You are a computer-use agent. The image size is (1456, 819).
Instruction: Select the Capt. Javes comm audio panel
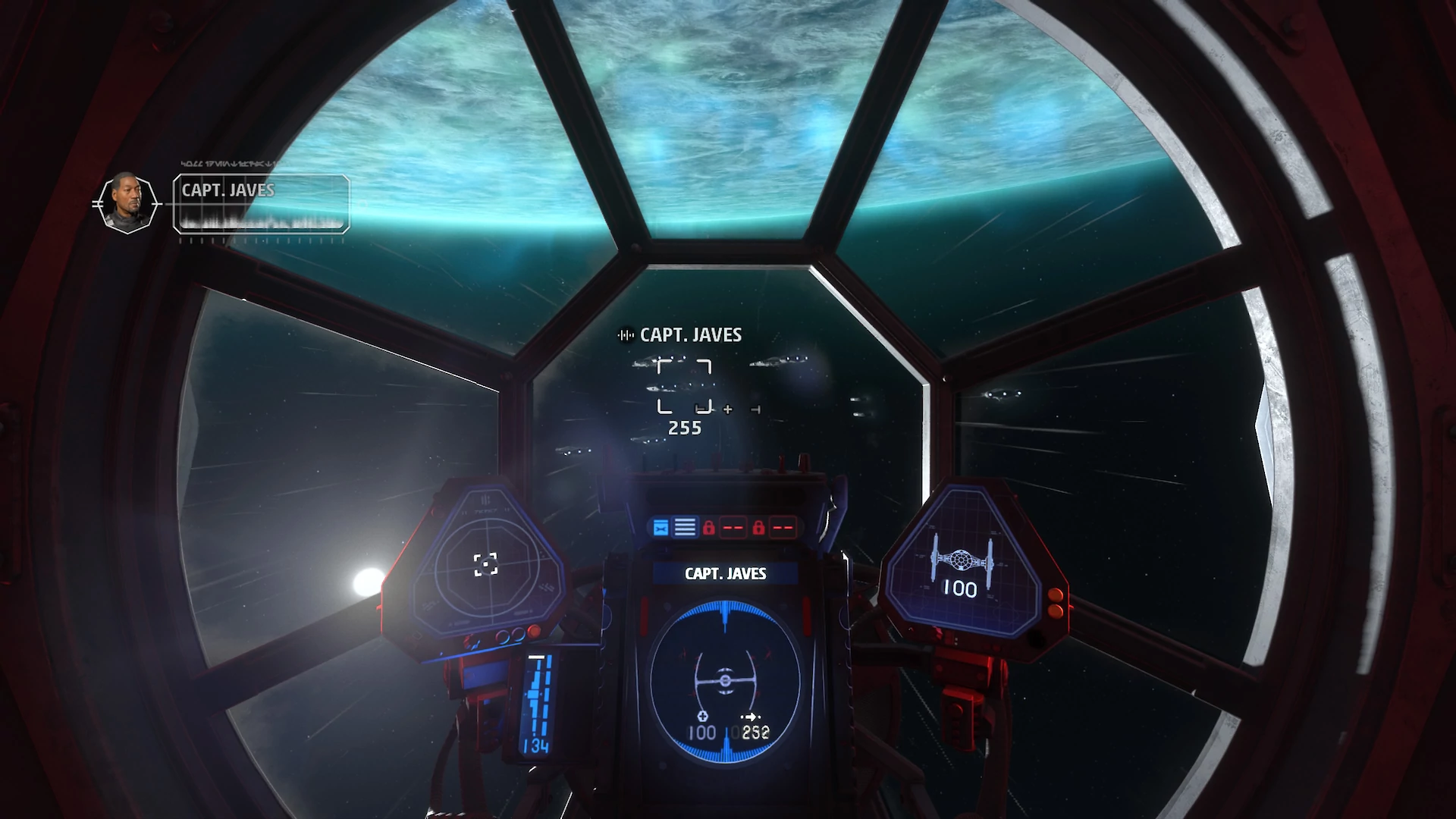(x=261, y=203)
